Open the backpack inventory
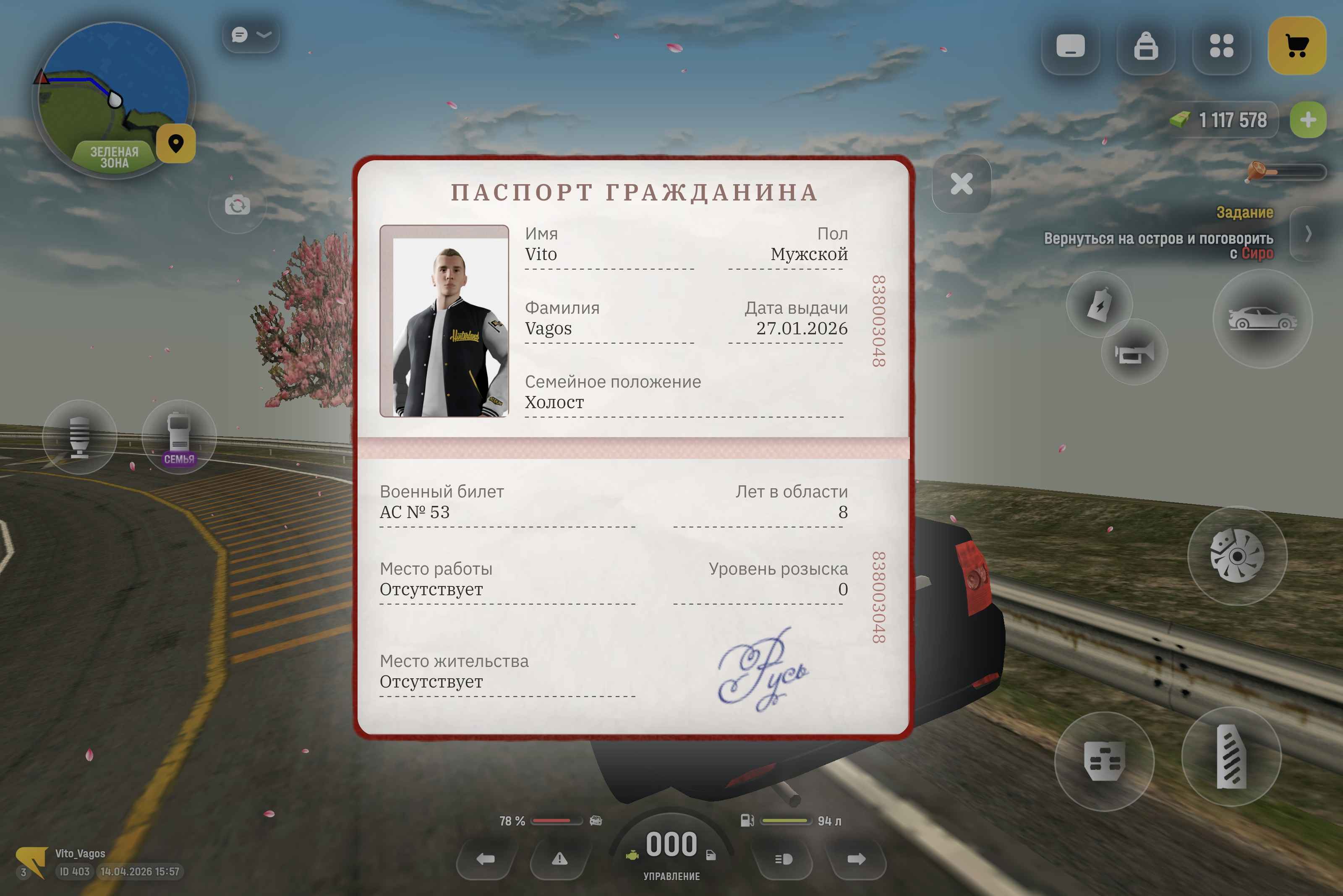Screen dimensions: 1343x896 coord(1146,46)
